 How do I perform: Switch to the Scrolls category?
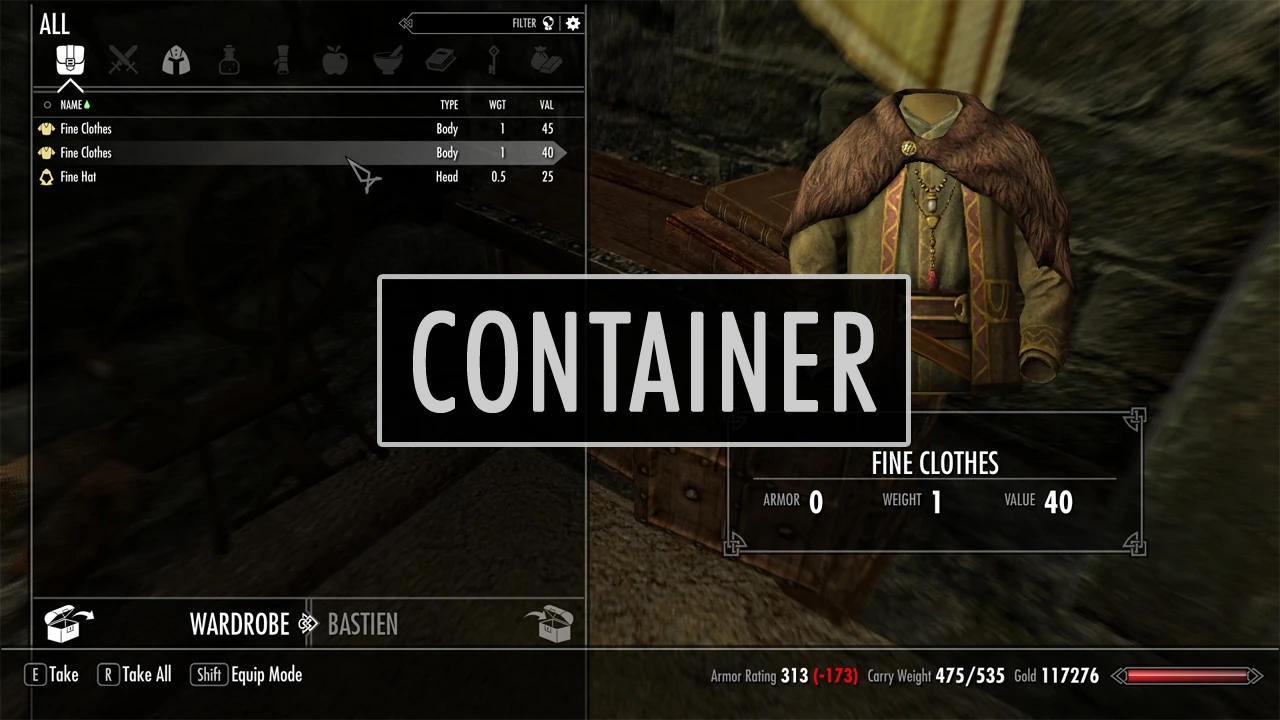pos(282,60)
